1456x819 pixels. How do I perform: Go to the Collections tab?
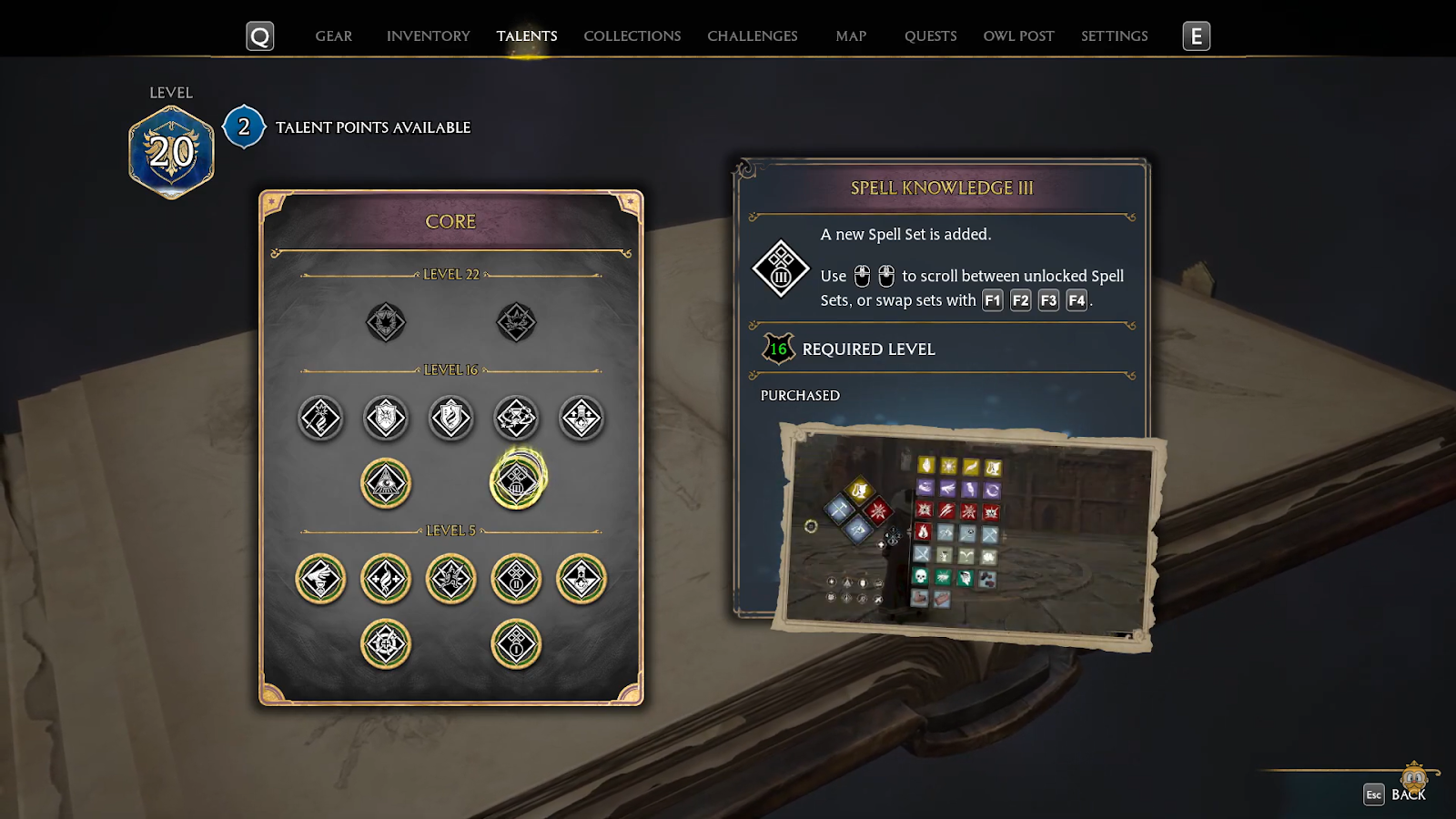tap(632, 36)
